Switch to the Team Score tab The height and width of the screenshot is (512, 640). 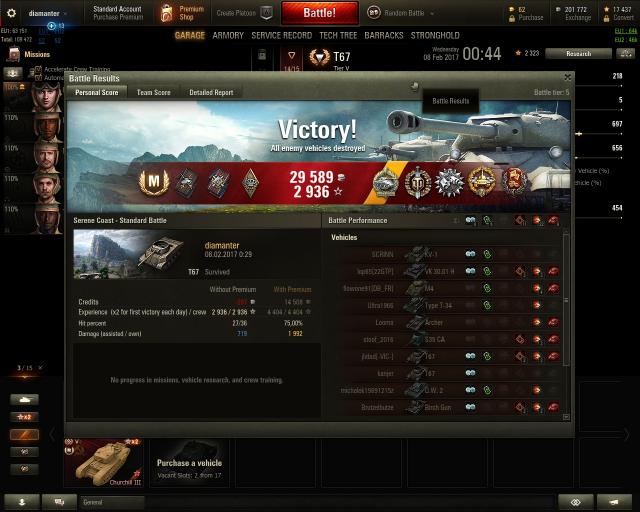(x=153, y=92)
